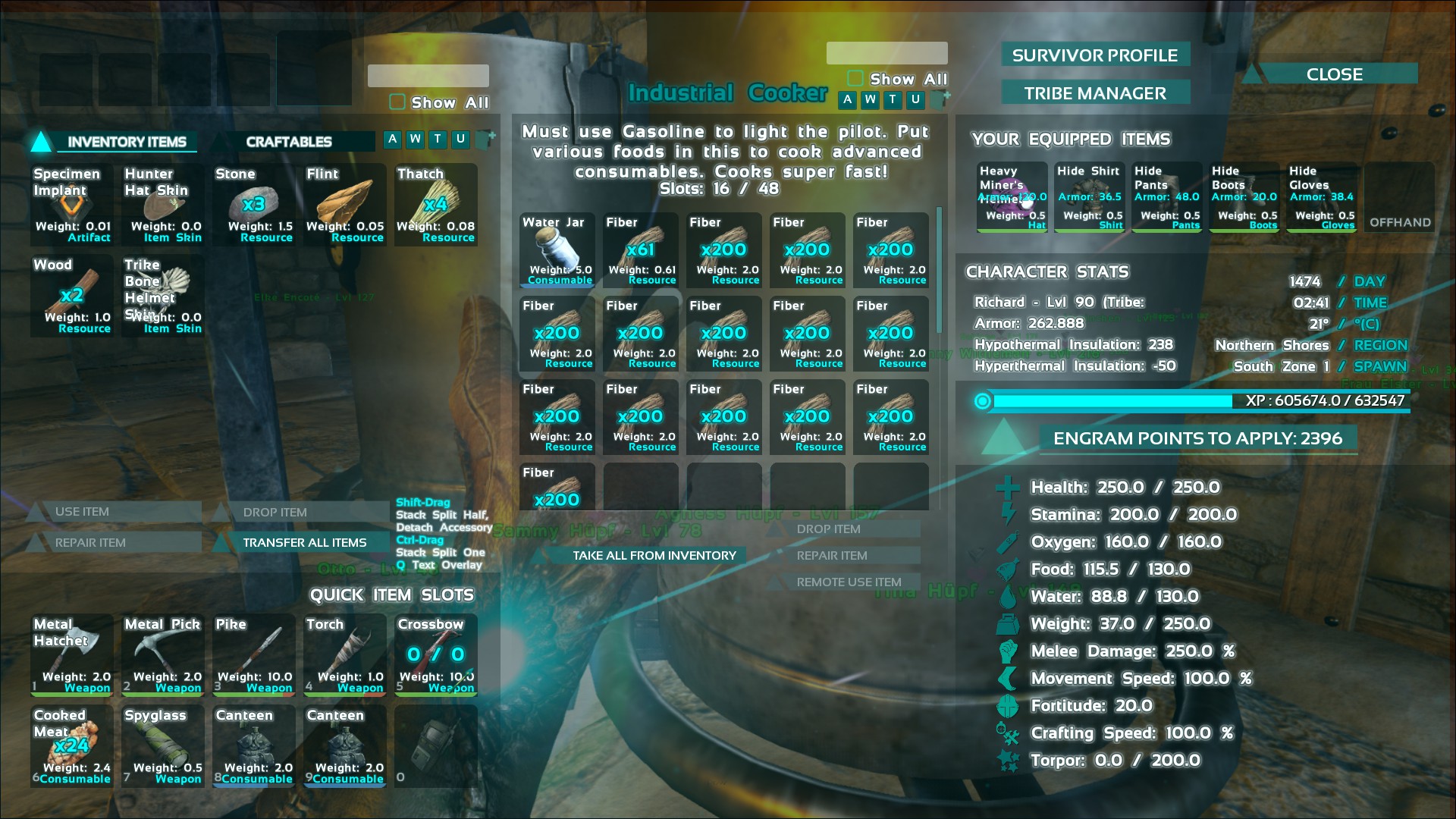This screenshot has width=1456, height=819.
Task: Switch to the Craftables tab
Action: pos(289,142)
